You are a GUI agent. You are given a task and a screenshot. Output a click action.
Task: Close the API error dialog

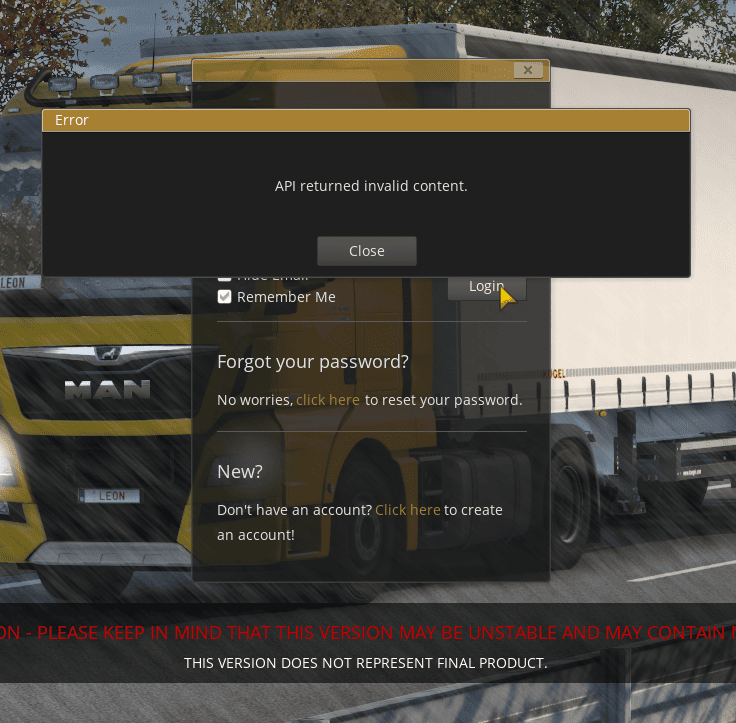(x=366, y=251)
